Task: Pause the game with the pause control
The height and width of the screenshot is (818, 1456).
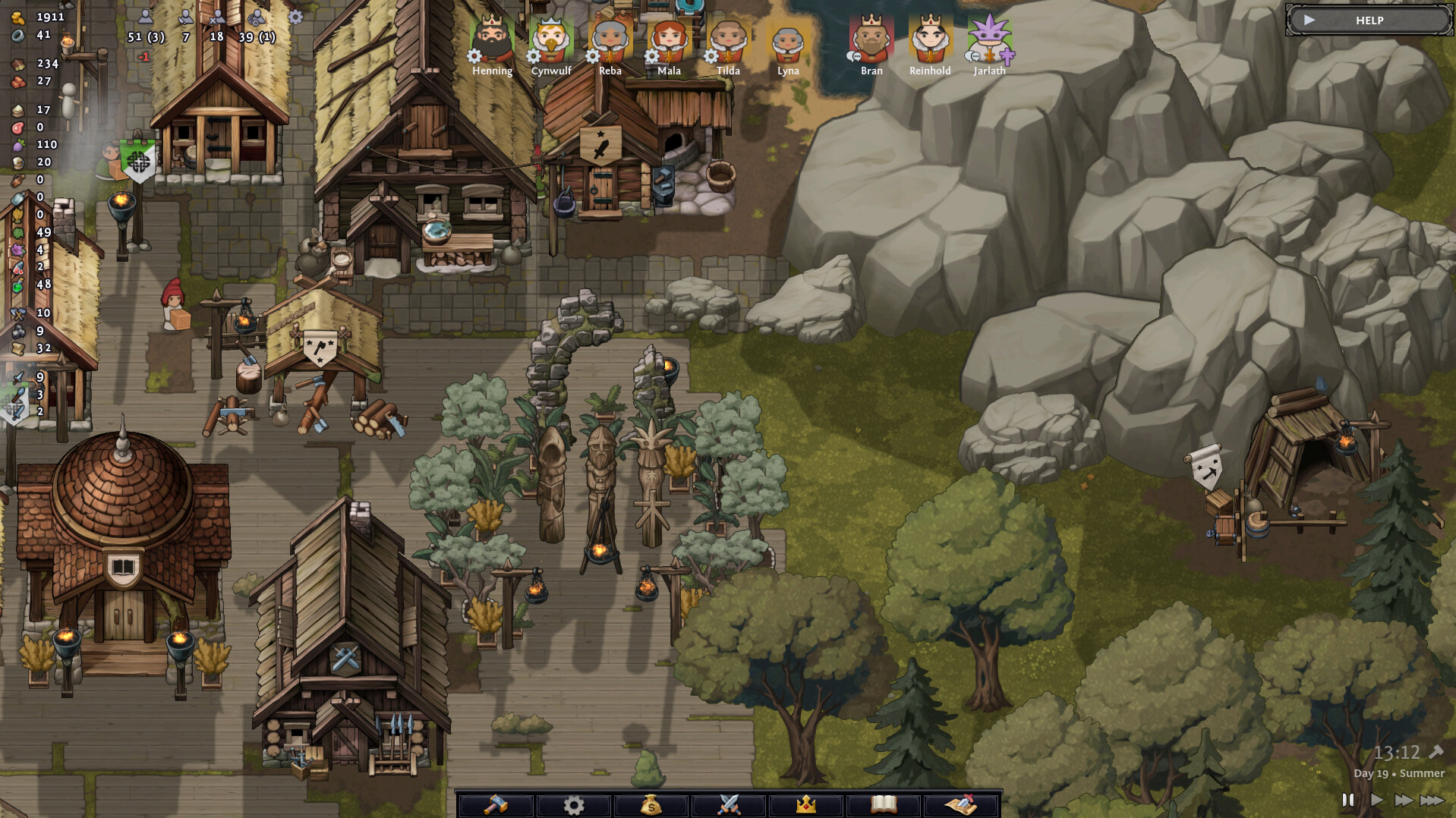Action: [1349, 799]
